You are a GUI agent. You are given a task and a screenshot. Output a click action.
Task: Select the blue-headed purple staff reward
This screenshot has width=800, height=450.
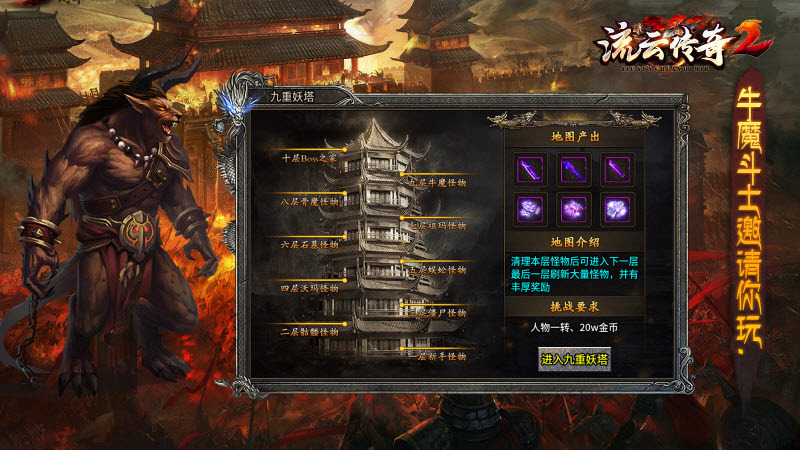point(574,169)
